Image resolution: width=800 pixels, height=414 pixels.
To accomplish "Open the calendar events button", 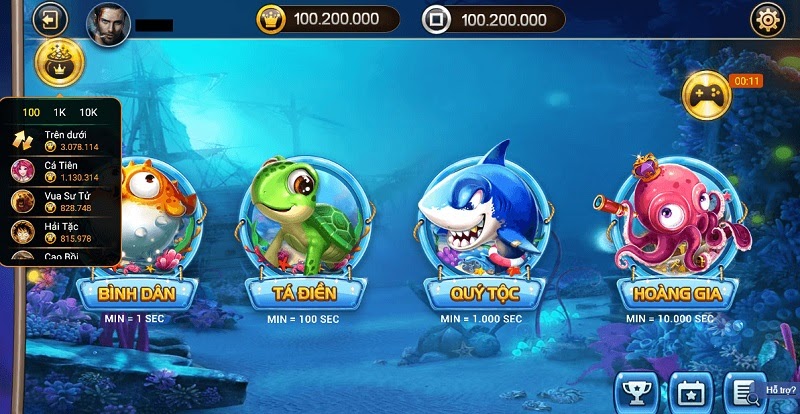I will 688,391.
